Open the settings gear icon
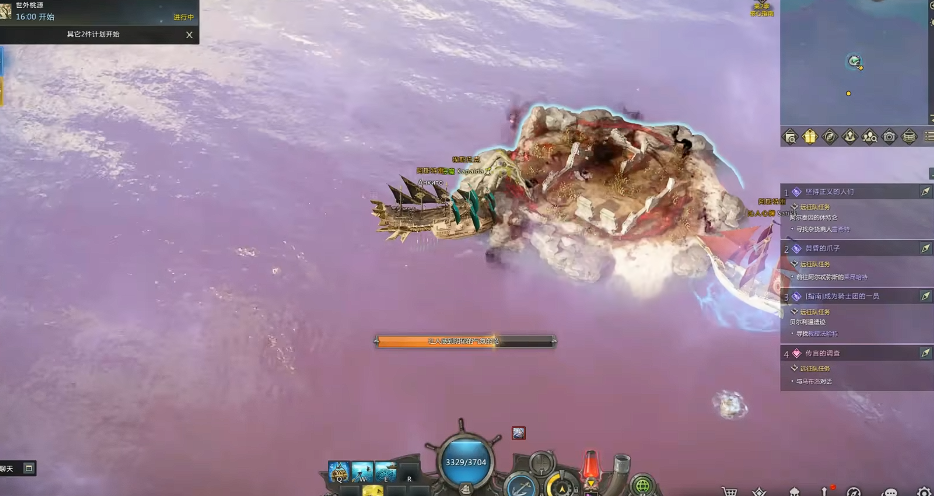 click(923, 491)
